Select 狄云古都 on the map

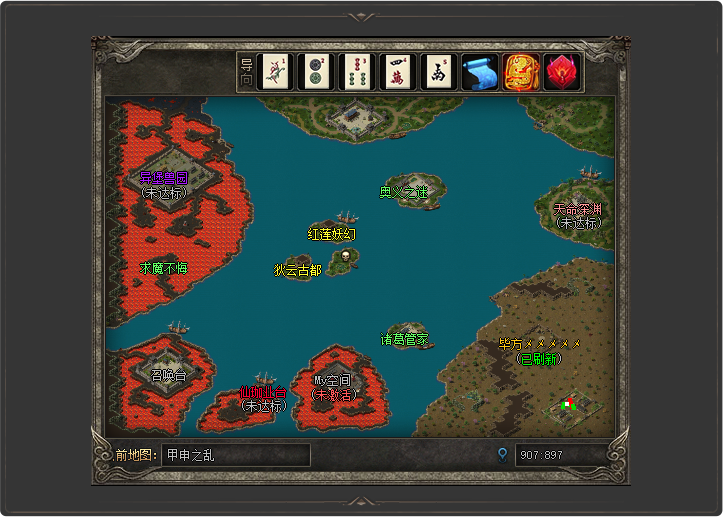point(298,270)
